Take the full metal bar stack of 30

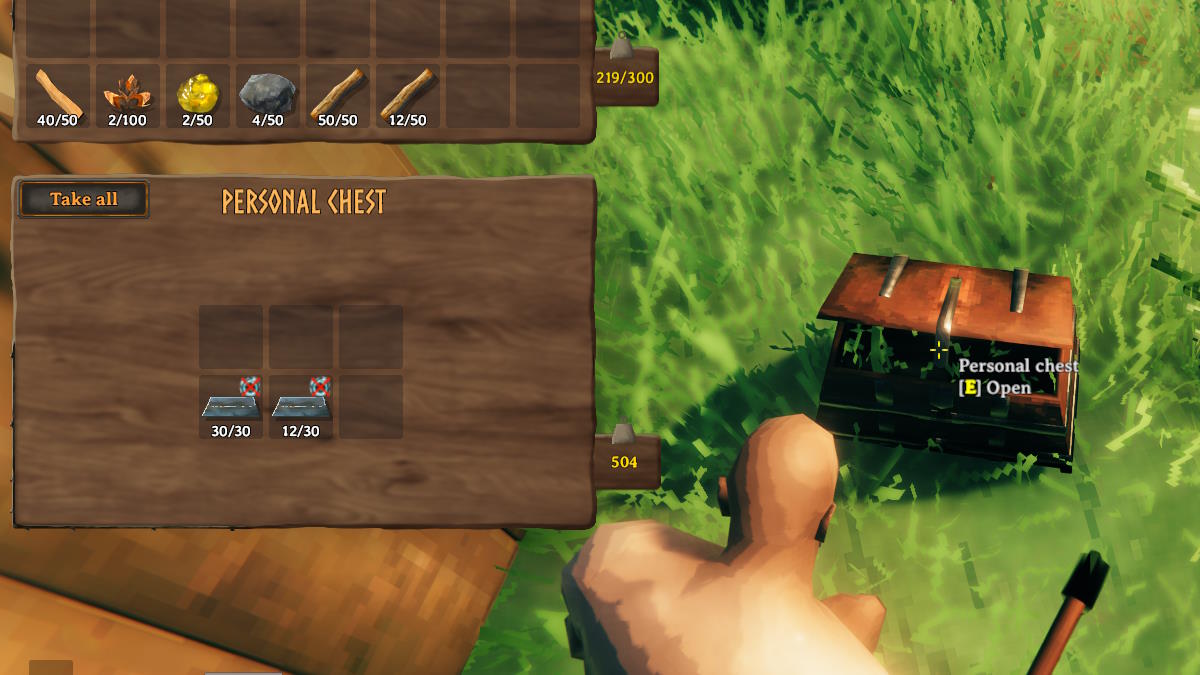tap(231, 407)
